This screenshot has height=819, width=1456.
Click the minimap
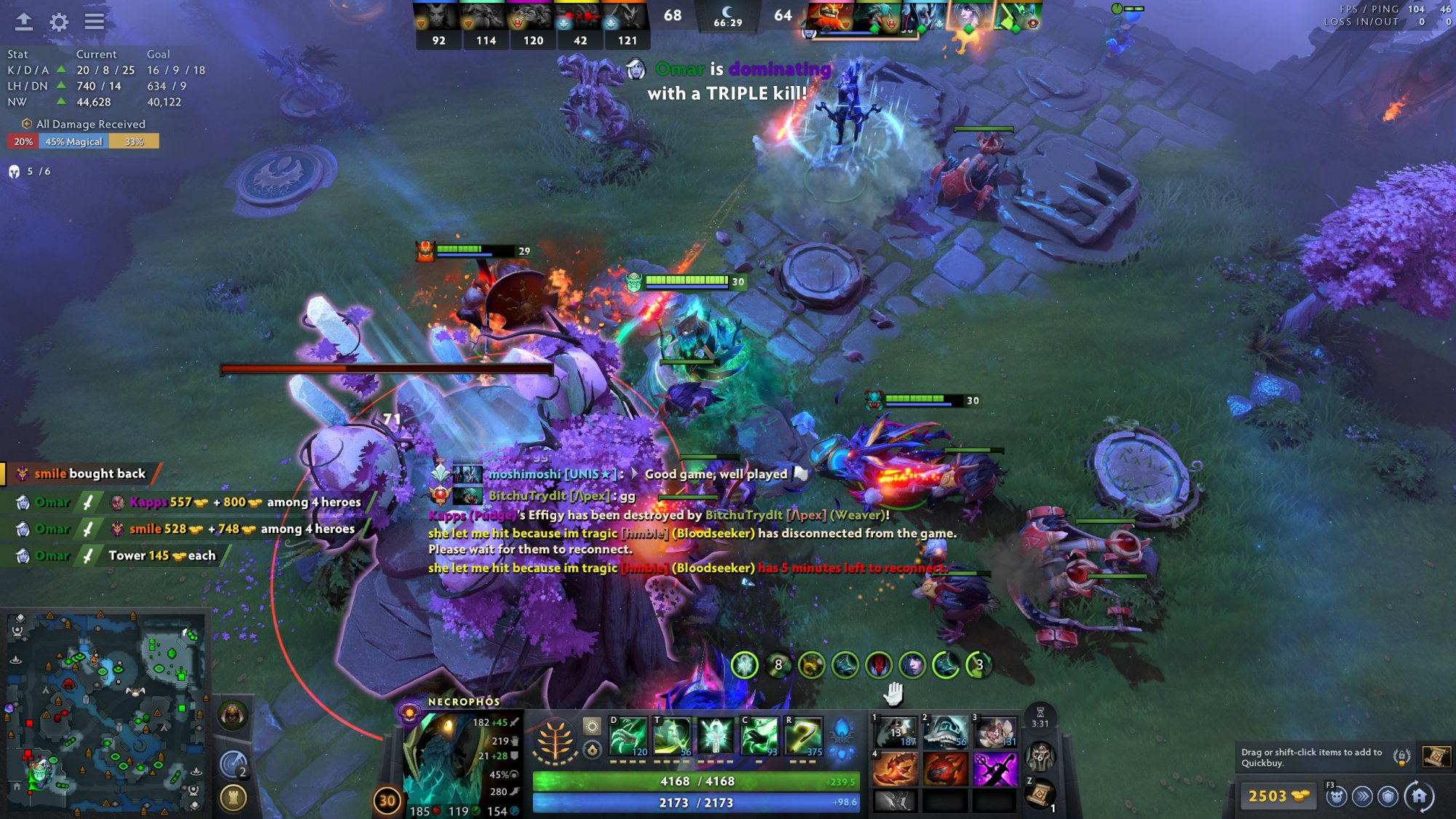[x=106, y=713]
